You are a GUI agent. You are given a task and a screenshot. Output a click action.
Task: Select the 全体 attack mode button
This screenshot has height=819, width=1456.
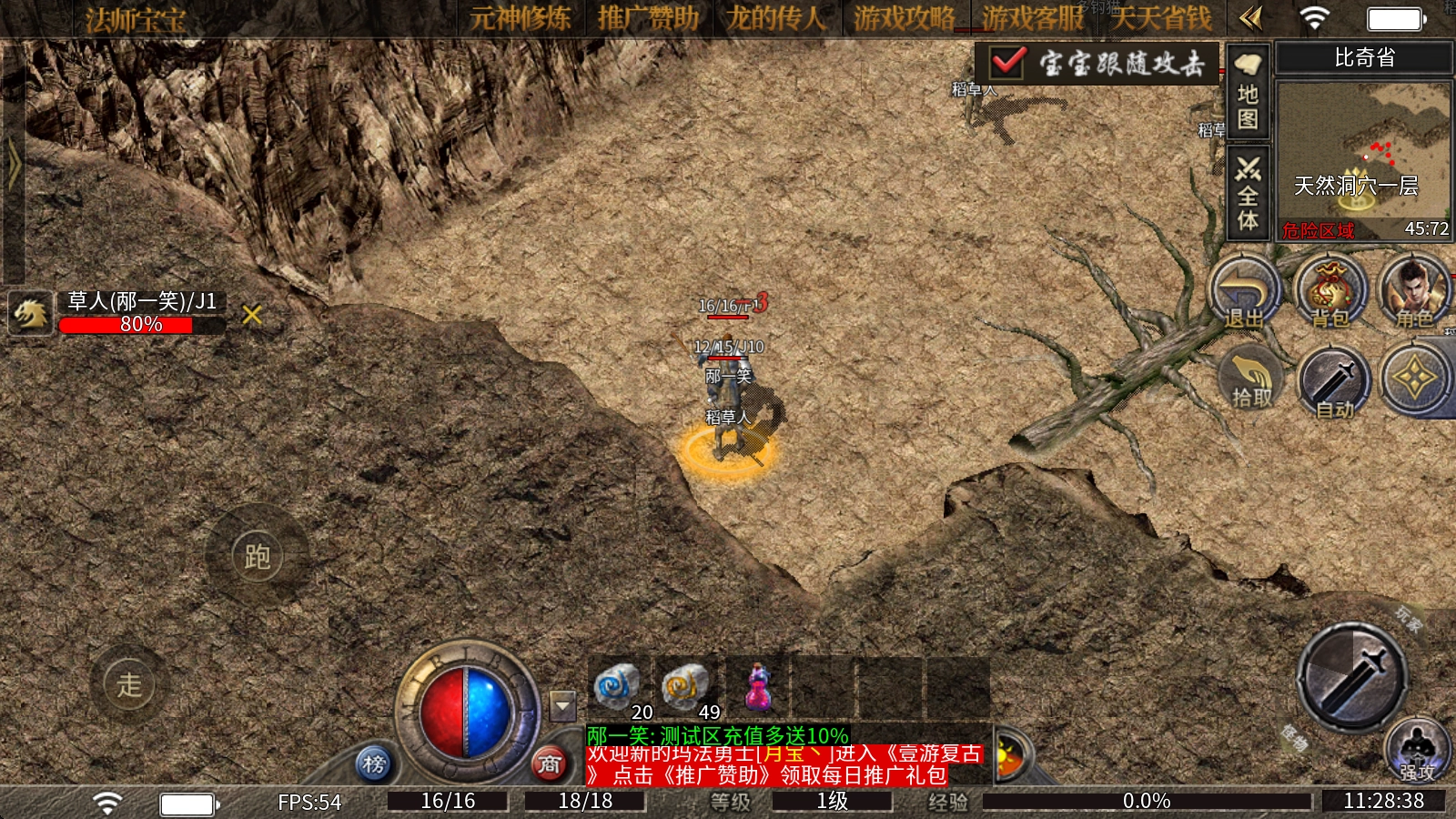point(1248,194)
